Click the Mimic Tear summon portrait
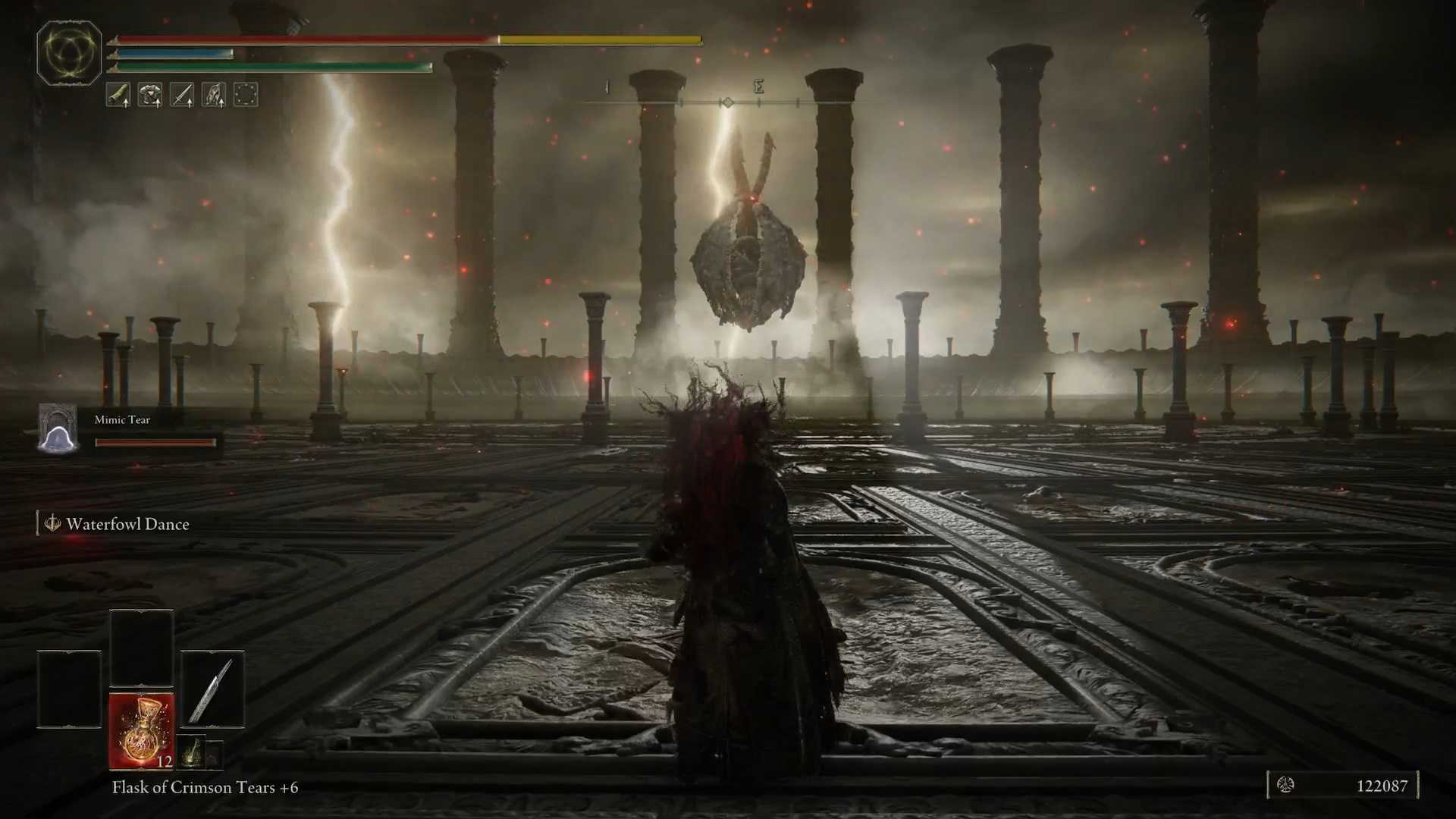The width and height of the screenshot is (1456, 819). 58,429
